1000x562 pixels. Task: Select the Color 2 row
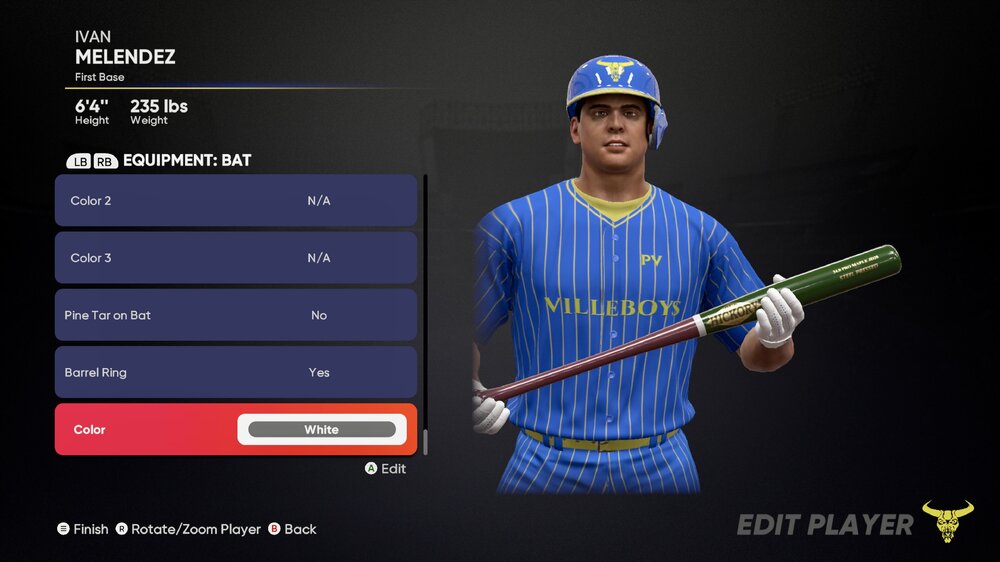pos(235,200)
